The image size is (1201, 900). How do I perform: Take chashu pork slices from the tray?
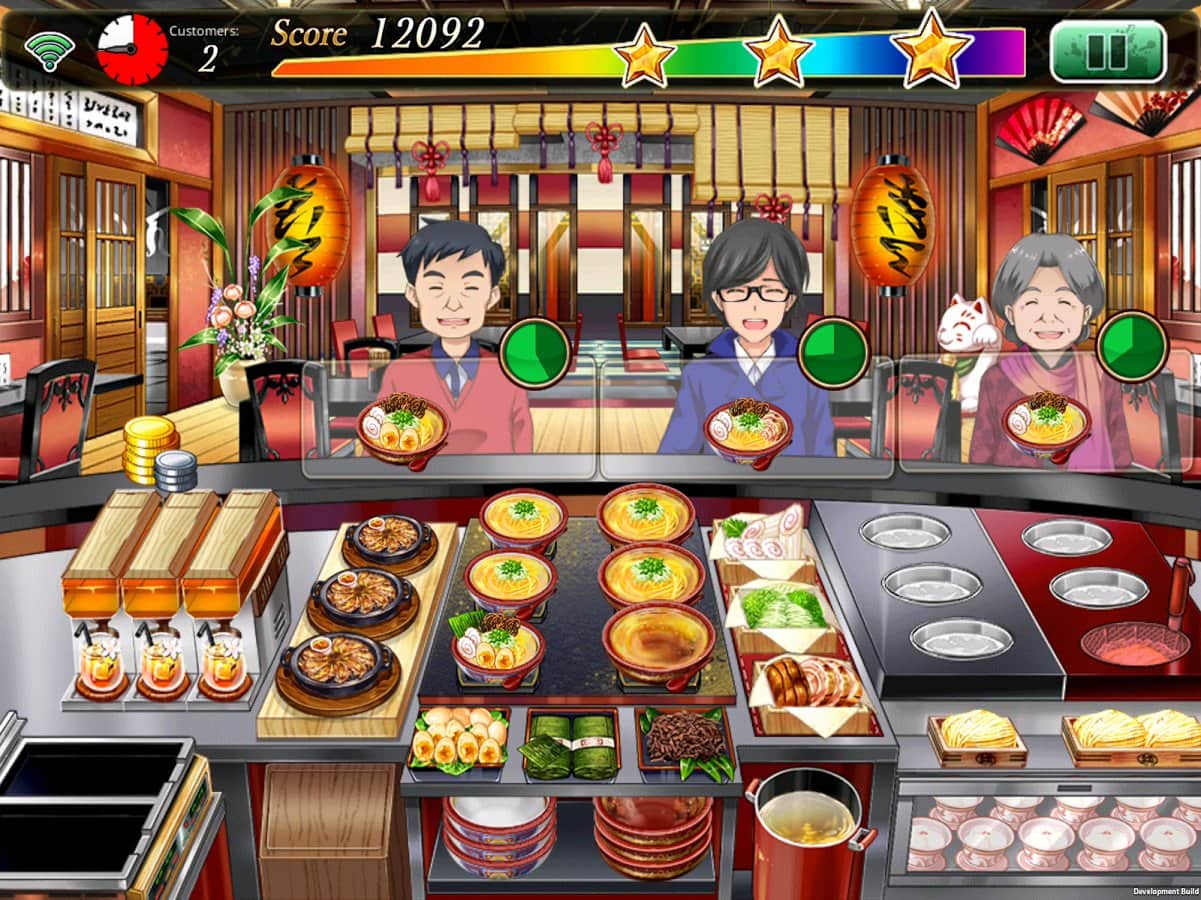pos(810,684)
